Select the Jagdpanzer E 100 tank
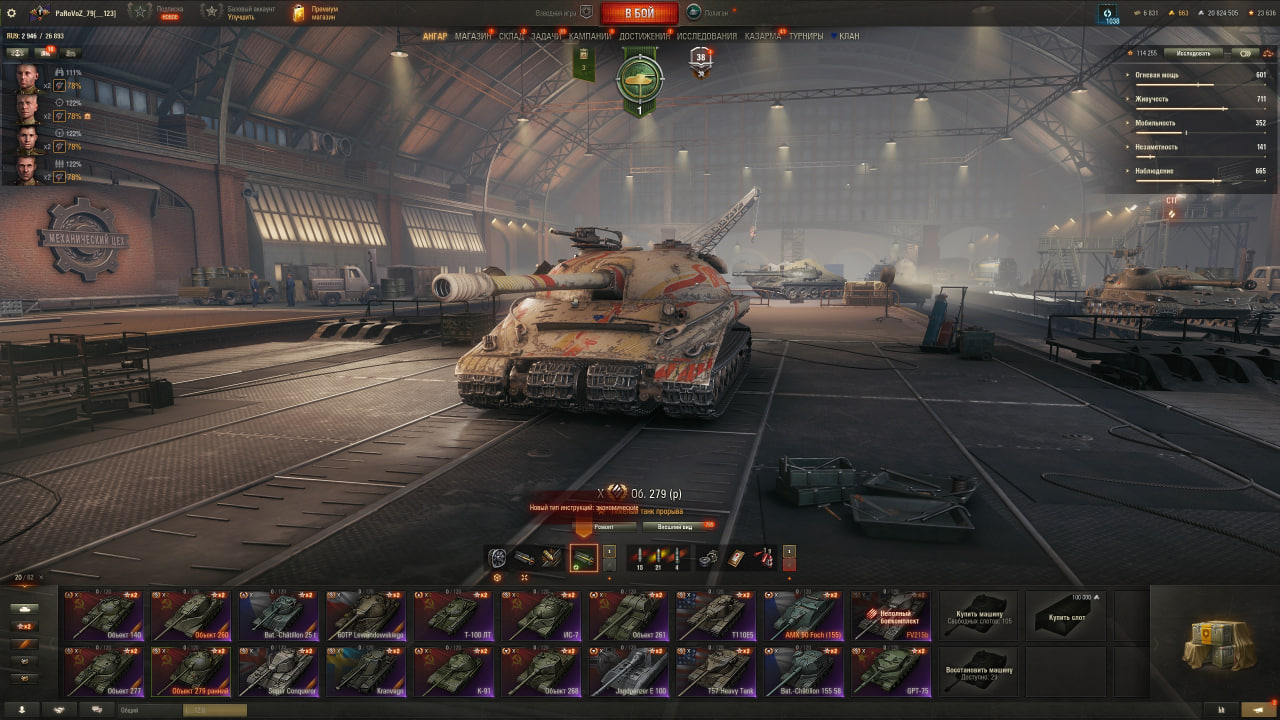 [628, 671]
